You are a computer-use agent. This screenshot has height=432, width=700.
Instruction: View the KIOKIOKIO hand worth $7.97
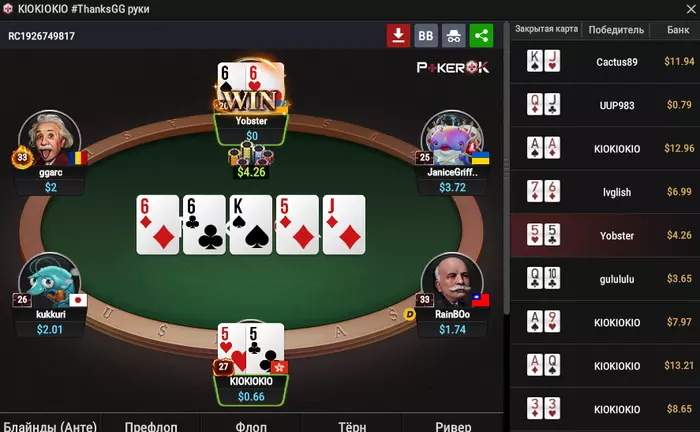pyautogui.click(x=605, y=323)
